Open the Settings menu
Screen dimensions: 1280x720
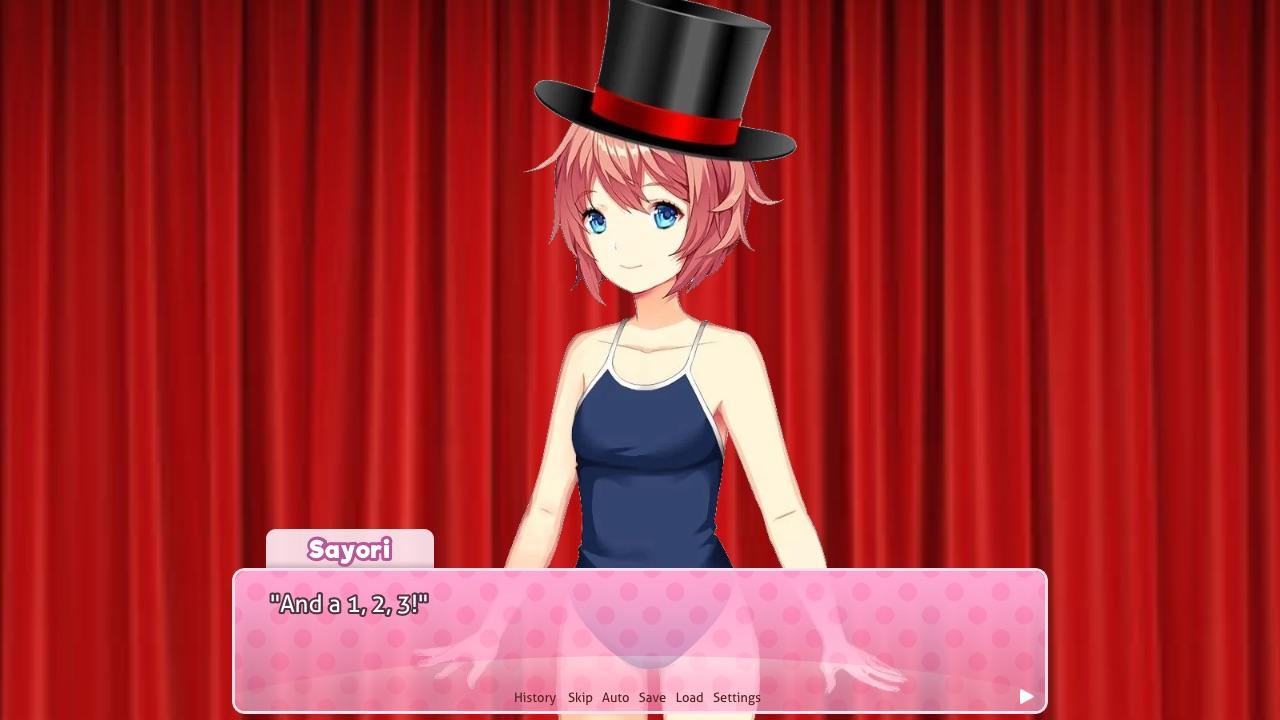click(x=737, y=697)
